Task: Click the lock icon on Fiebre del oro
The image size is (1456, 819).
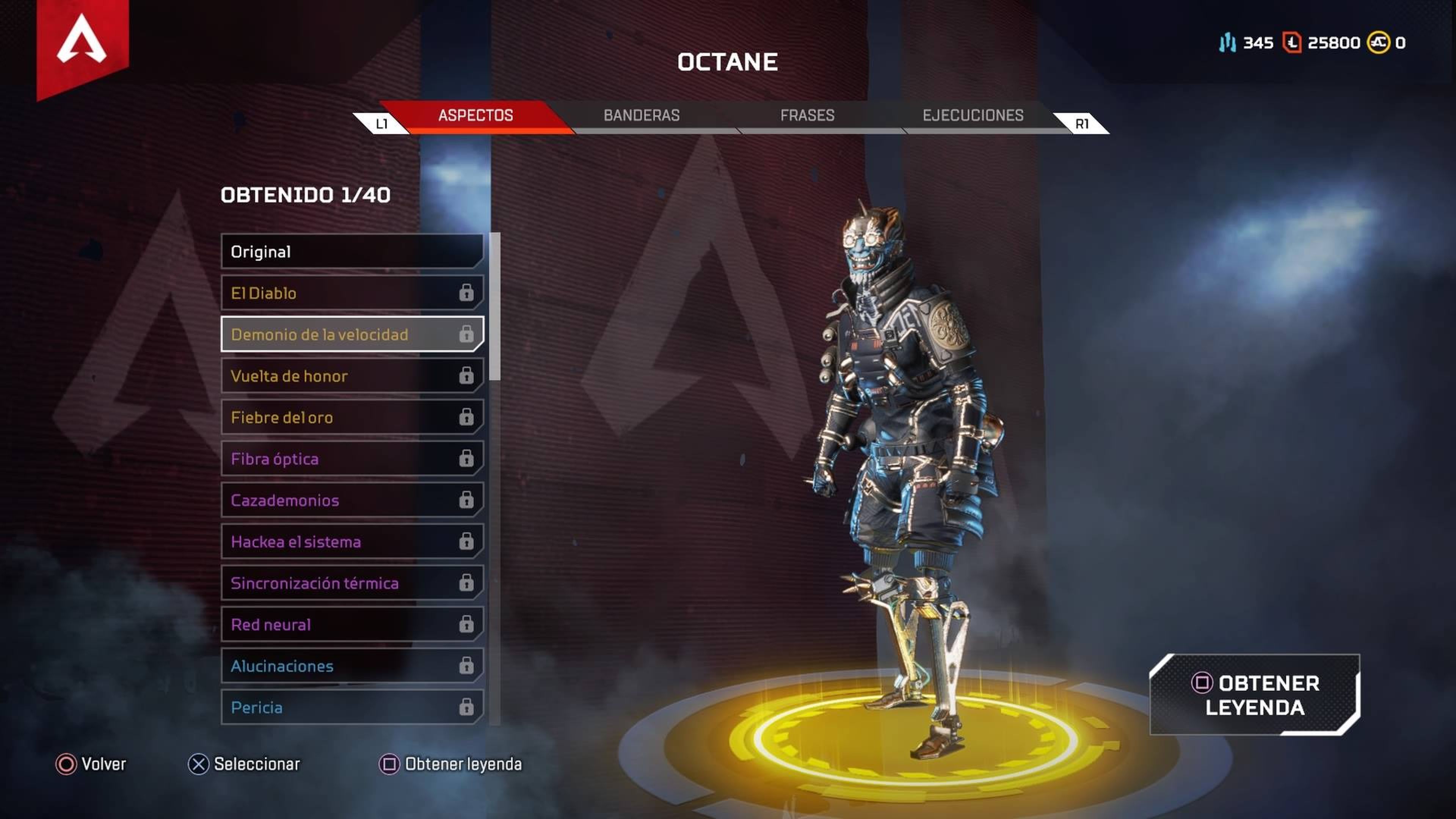Action: 466,417
